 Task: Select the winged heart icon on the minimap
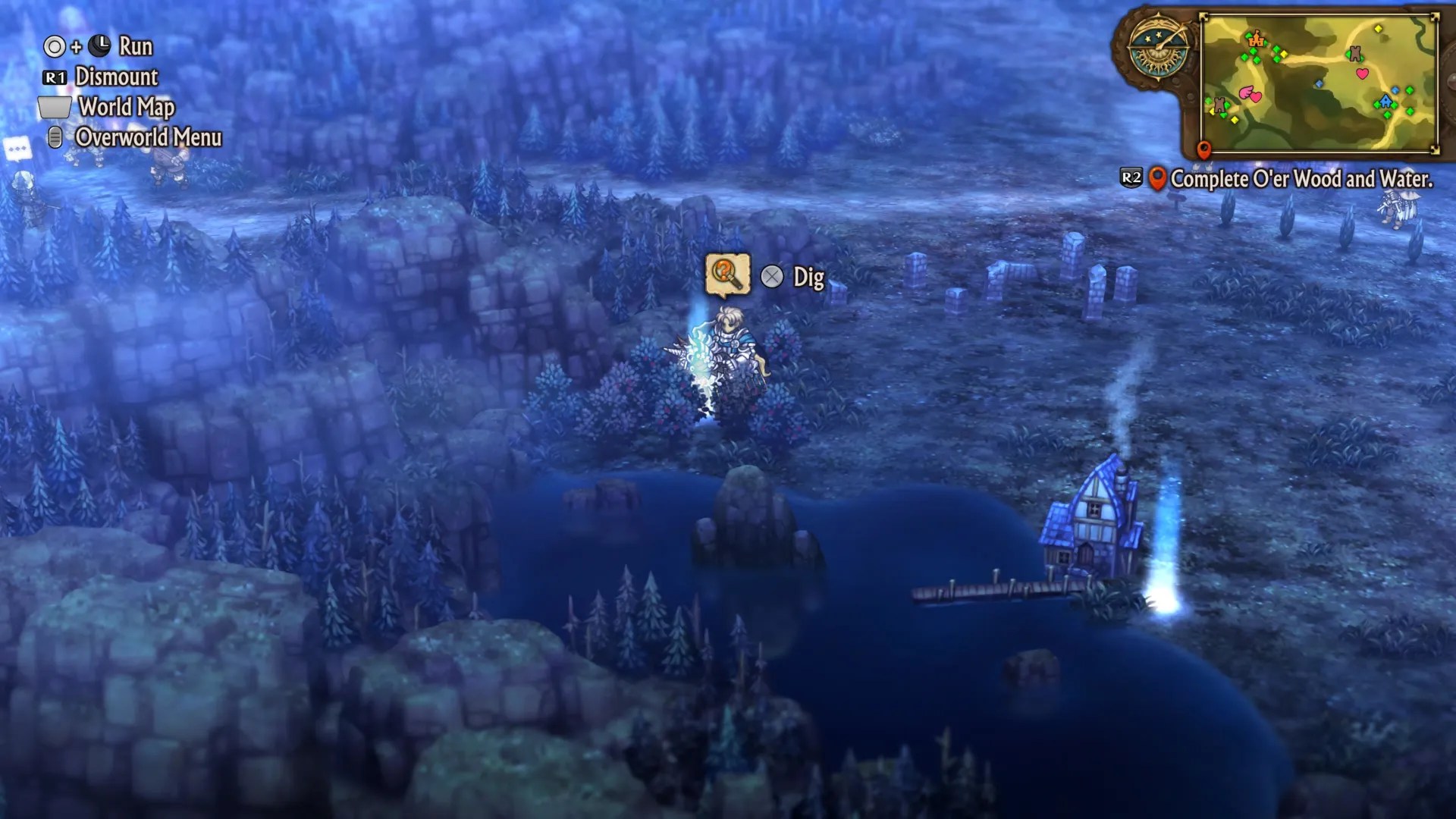tap(1250, 94)
